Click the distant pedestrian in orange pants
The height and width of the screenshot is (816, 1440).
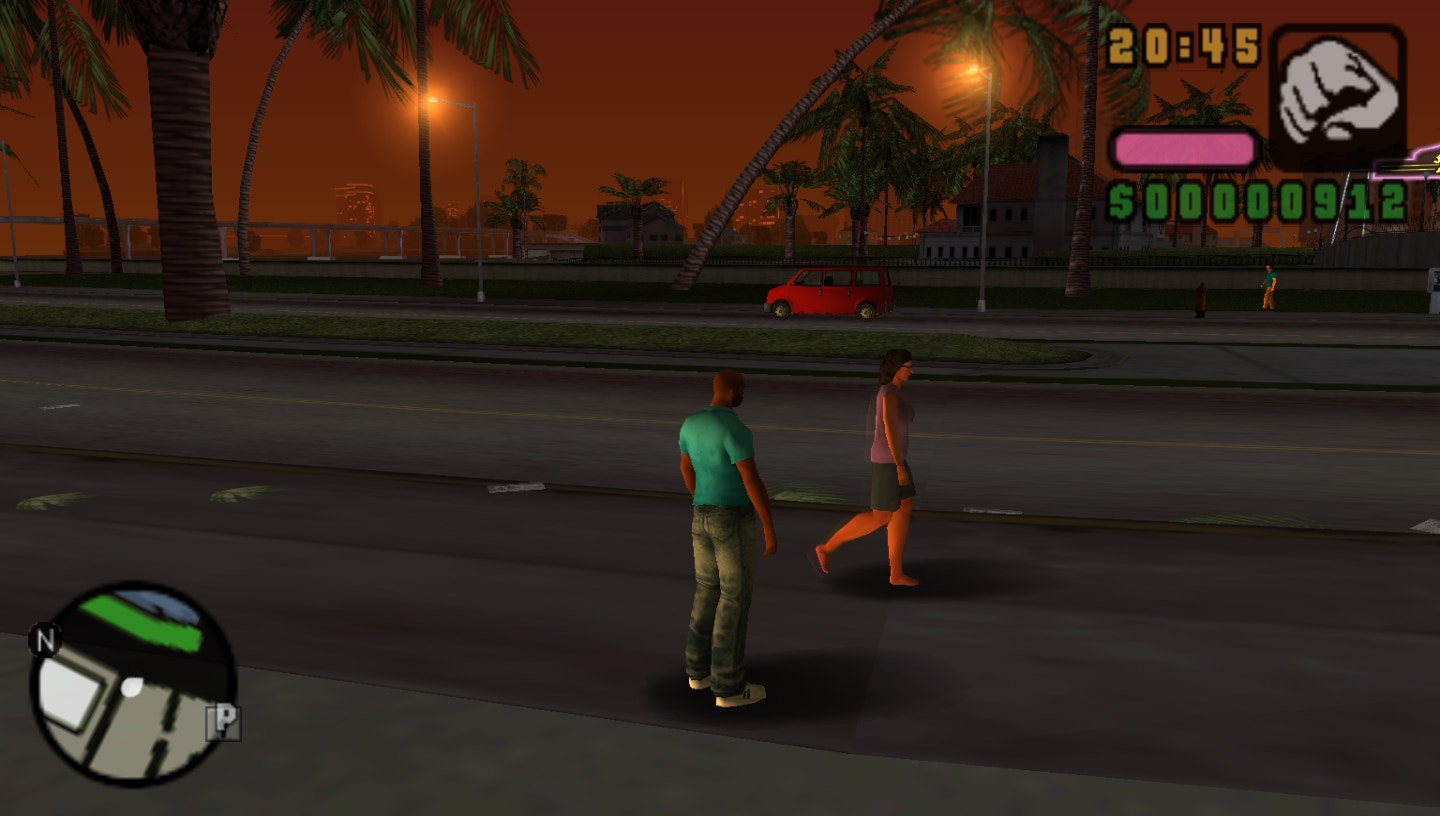tap(1268, 290)
